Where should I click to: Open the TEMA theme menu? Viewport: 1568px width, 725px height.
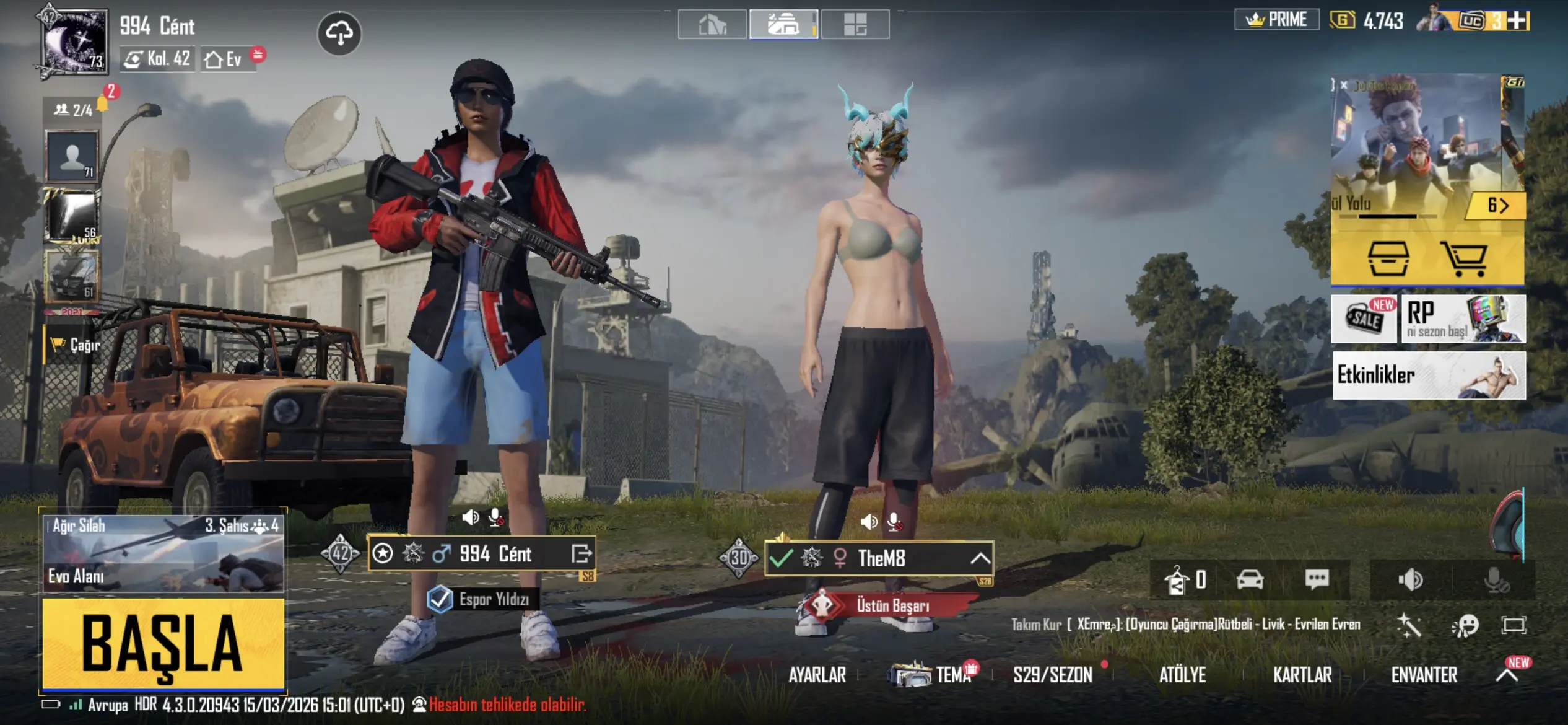tap(934, 674)
